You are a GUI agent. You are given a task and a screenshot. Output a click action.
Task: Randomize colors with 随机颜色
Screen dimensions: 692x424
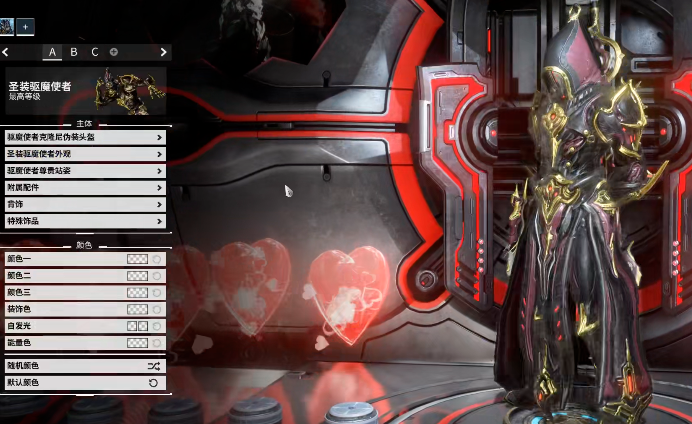(85, 366)
